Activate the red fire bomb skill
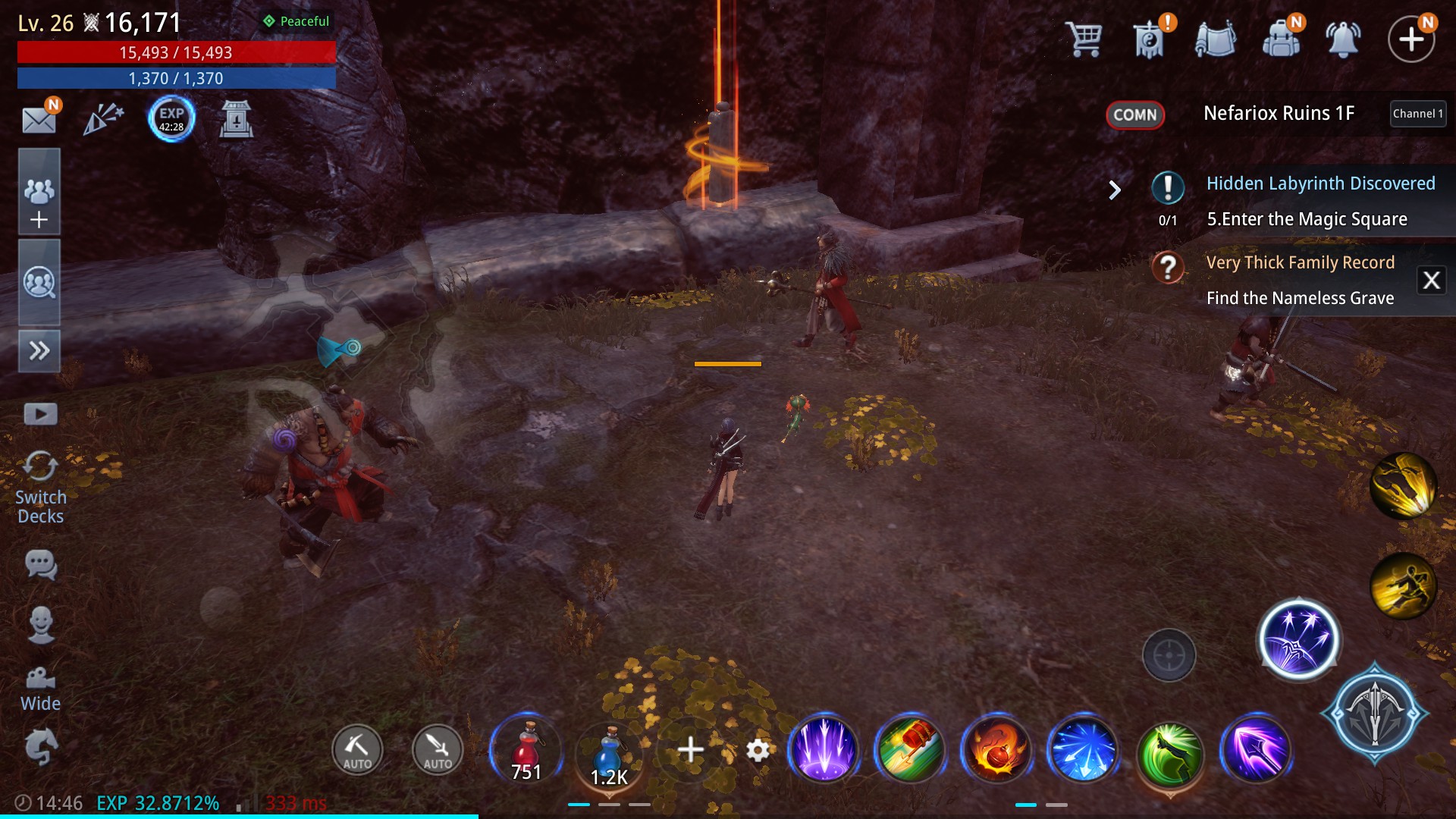The image size is (1456, 819). 996,749
